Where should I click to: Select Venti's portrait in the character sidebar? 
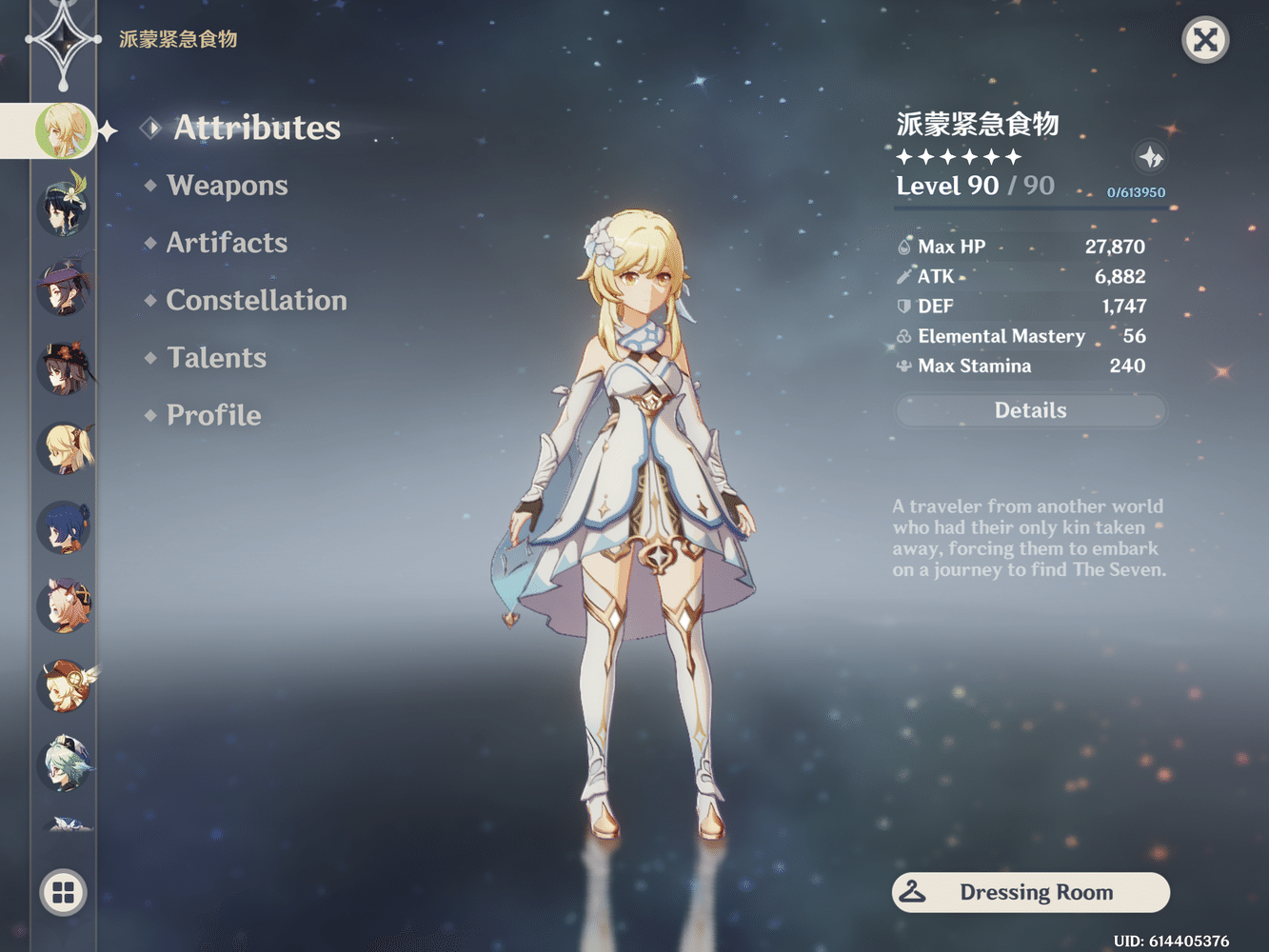63,210
